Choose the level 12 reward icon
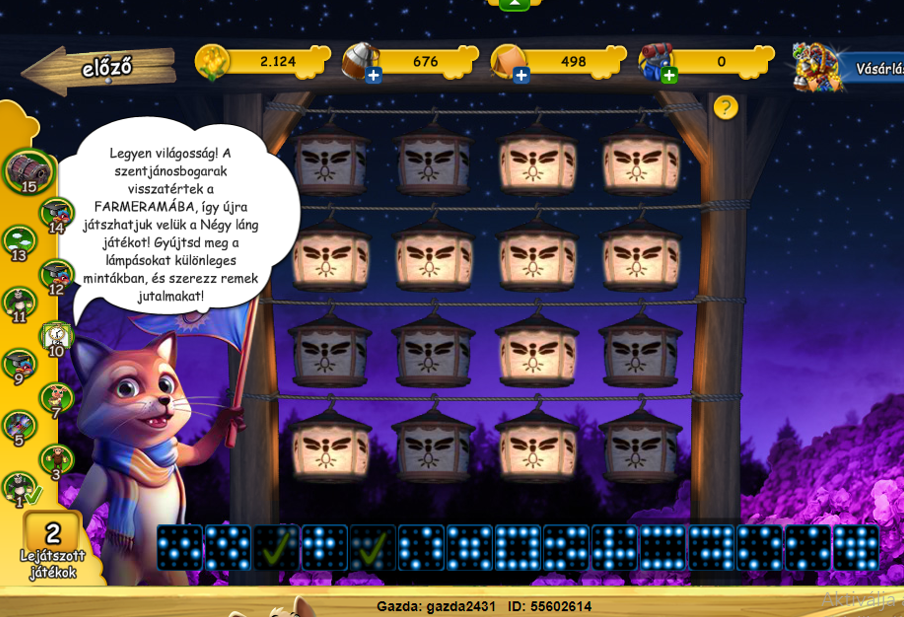904x617 pixels. click(x=56, y=275)
